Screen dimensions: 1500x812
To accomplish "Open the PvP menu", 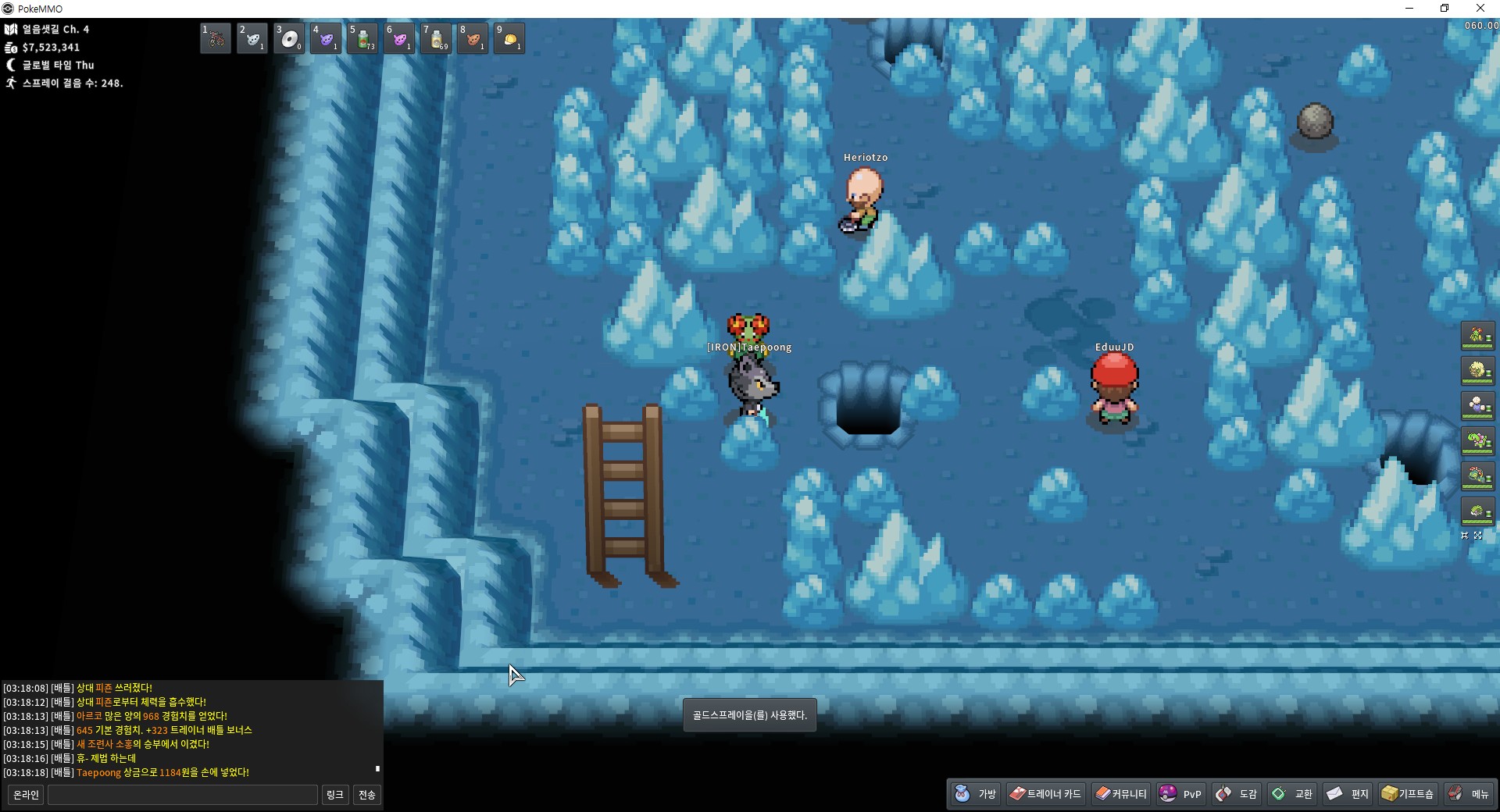I will [1180, 794].
